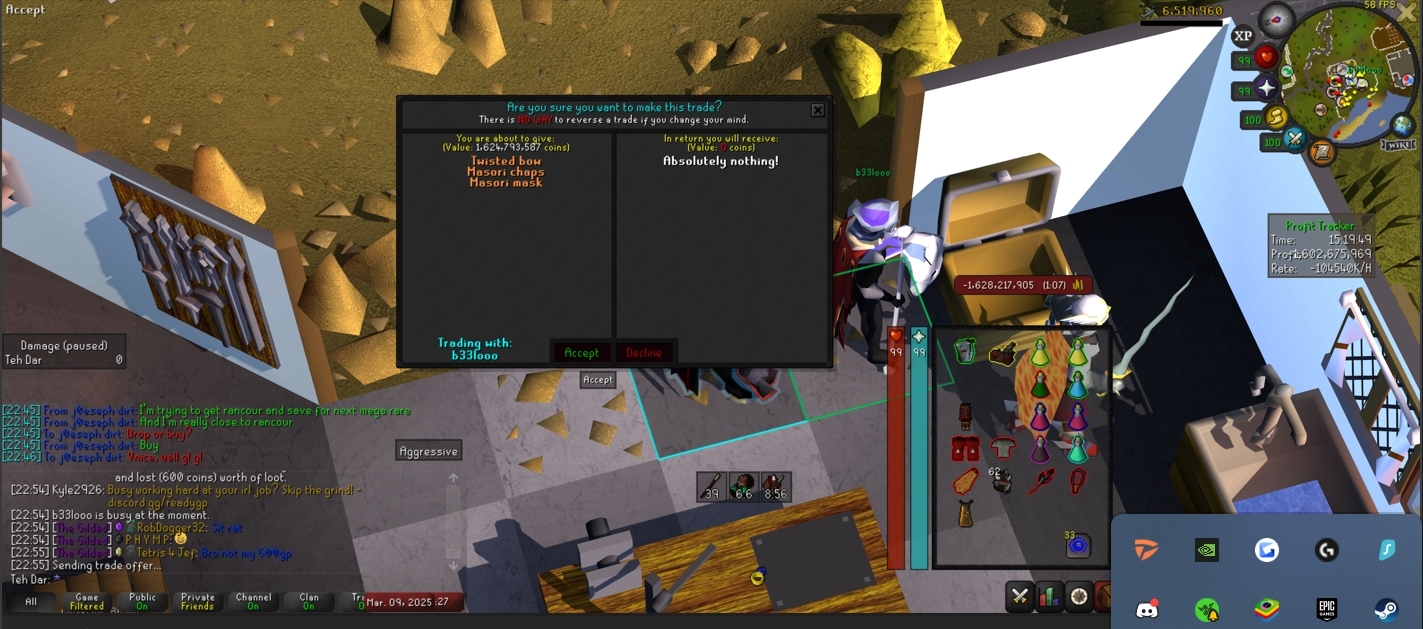Screen dimensions: 1423x629
Task: Switch to the Channel chat tab
Action: click(x=253, y=602)
